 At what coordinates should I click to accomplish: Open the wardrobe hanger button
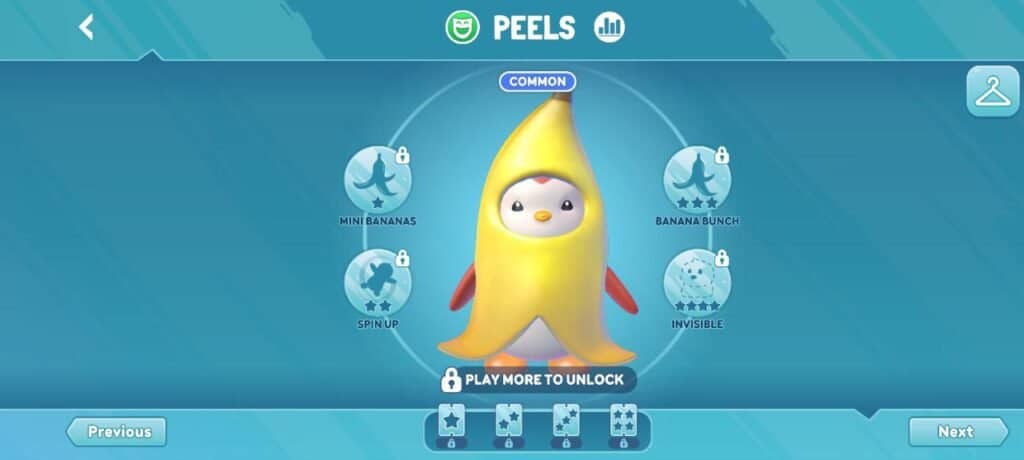pyautogui.click(x=992, y=93)
